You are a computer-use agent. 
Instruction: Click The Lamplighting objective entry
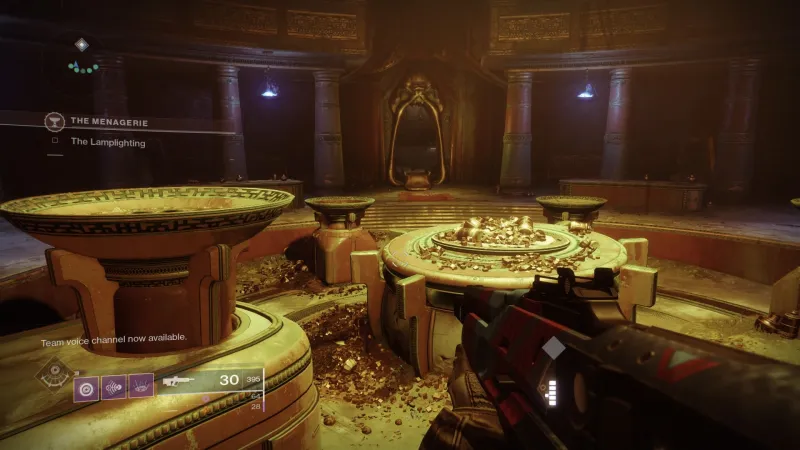pyautogui.click(x=107, y=142)
